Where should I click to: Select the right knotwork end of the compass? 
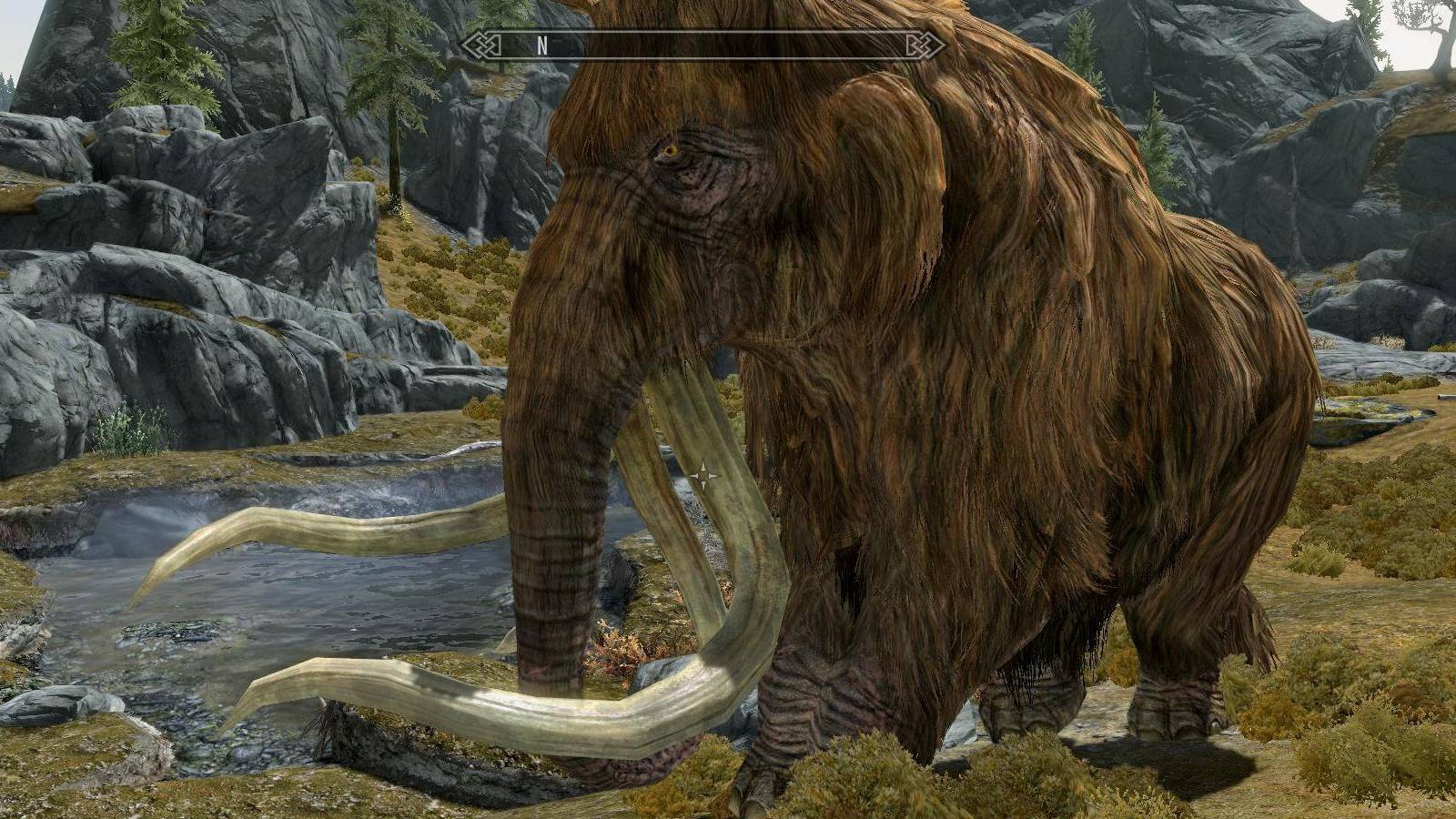(x=922, y=43)
